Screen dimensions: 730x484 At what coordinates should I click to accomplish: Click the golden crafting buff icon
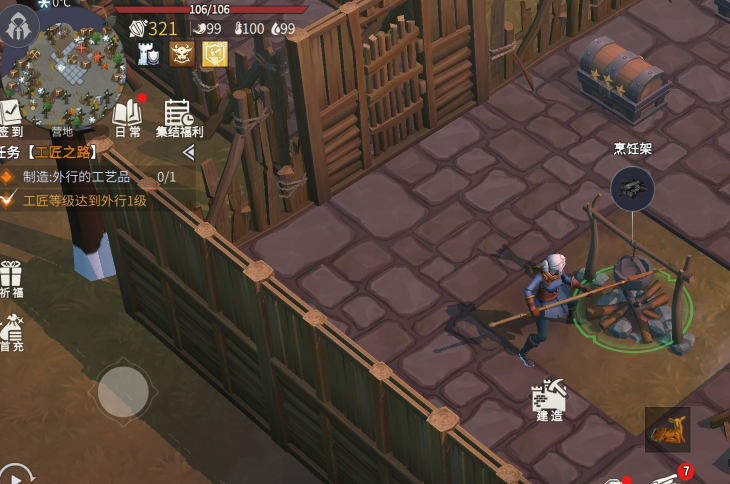coord(215,54)
